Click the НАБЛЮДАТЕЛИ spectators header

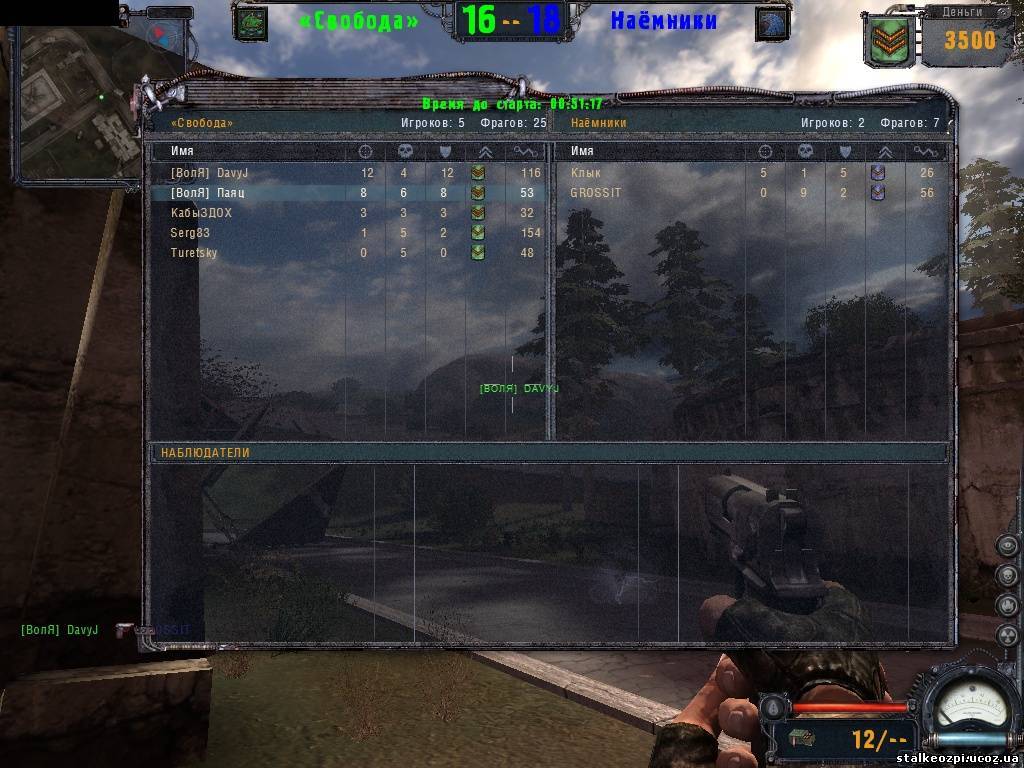205,453
